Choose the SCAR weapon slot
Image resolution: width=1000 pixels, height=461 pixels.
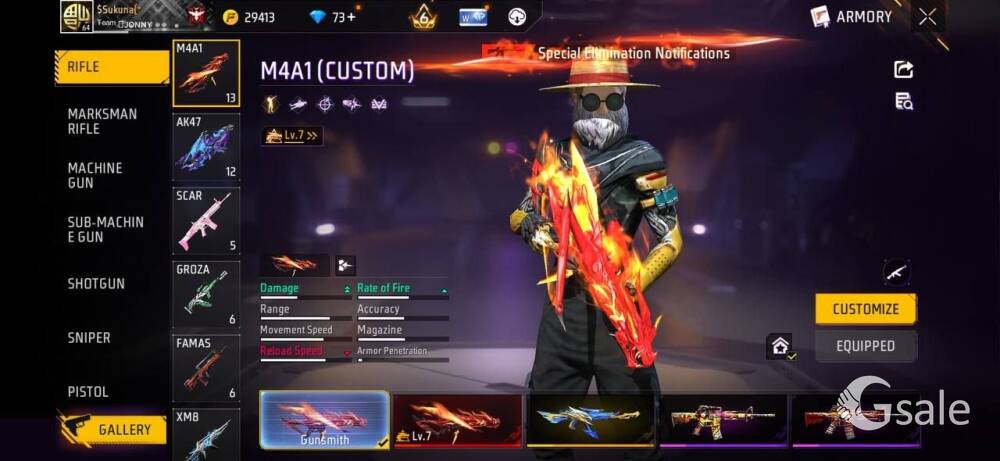tap(205, 220)
